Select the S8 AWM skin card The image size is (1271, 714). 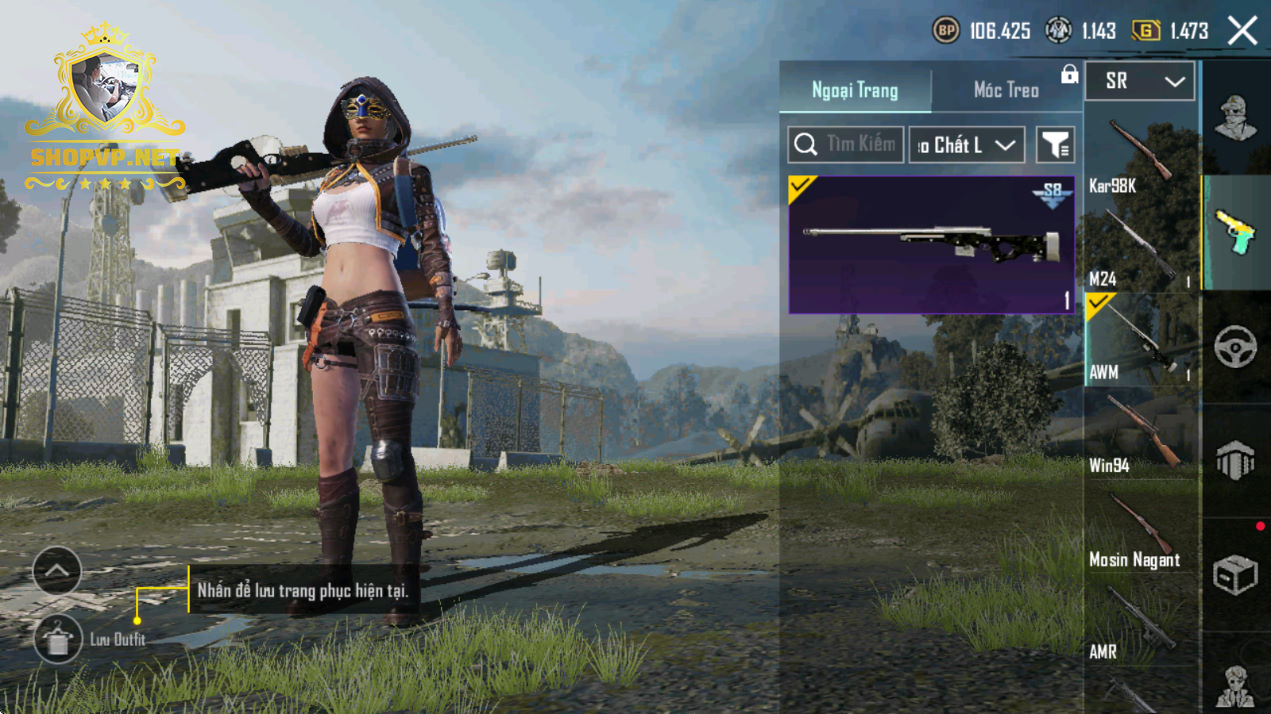931,245
